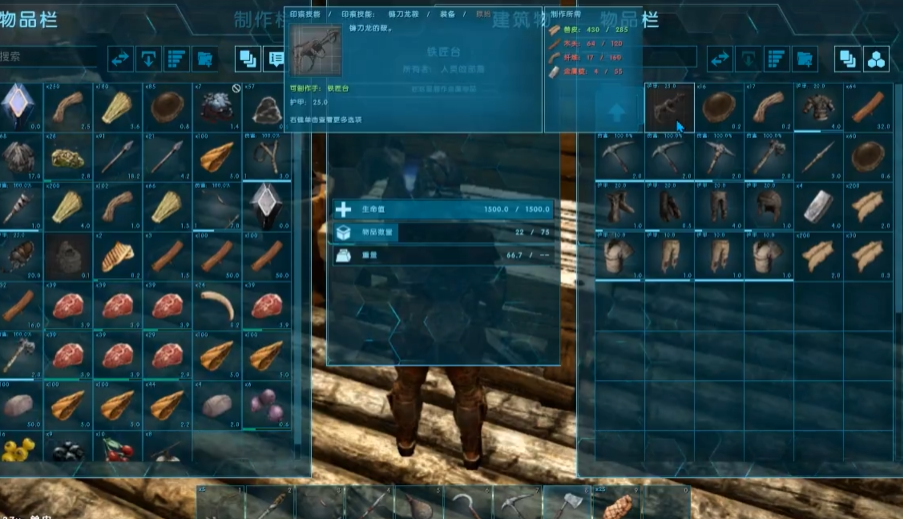Click the hexagon cluster button in the smithy panel
903x519 pixels.
(x=876, y=59)
